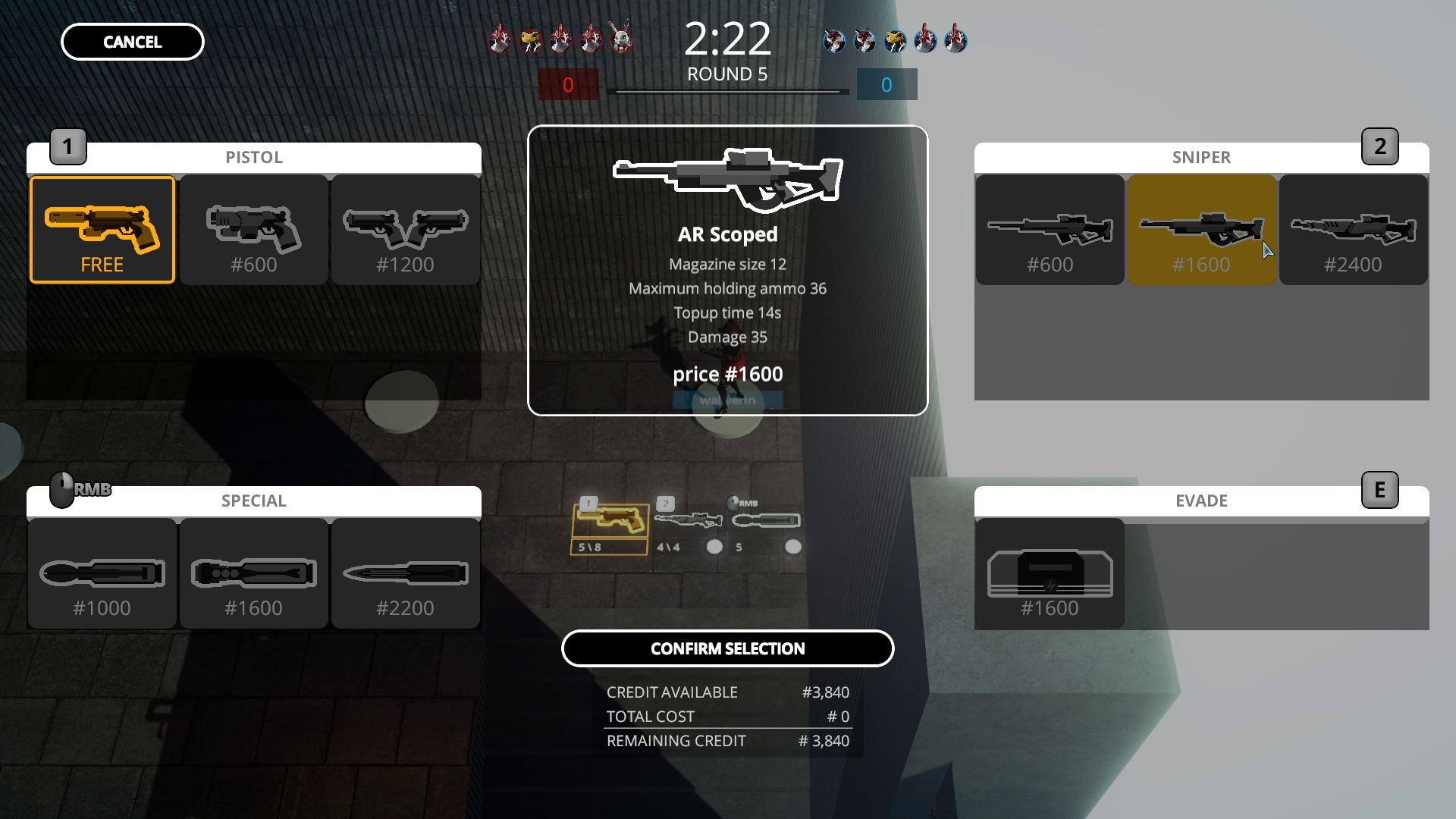Image resolution: width=1456 pixels, height=819 pixels.
Task: Select the RMB loadout weapon slot
Action: coord(766,522)
